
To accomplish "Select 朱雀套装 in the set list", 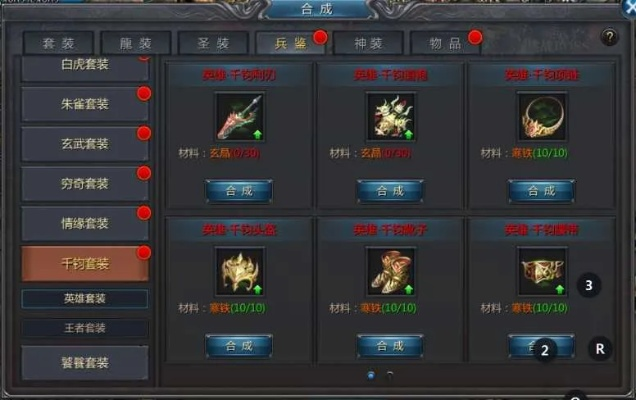I will click(x=84, y=102).
